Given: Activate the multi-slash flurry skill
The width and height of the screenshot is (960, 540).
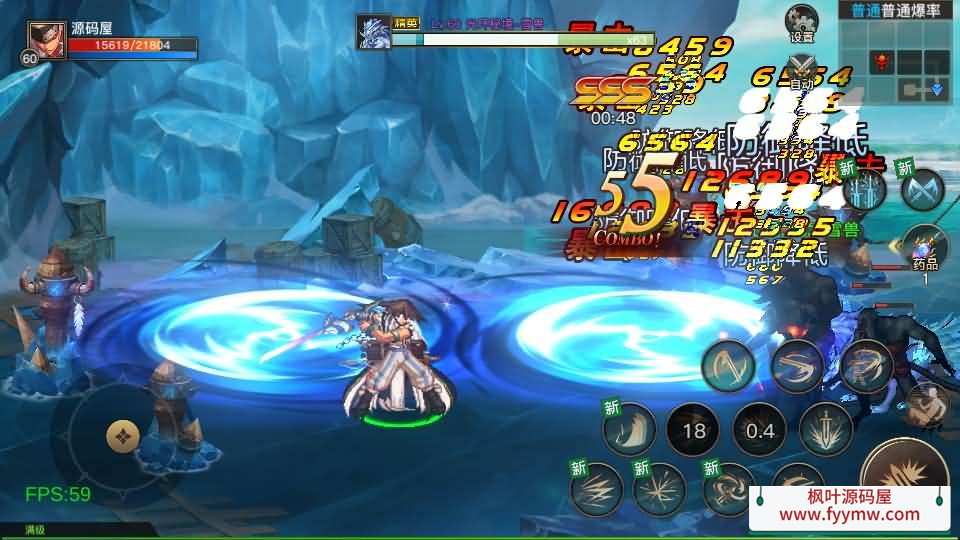Looking at the screenshot, I should pyautogui.click(x=865, y=366).
